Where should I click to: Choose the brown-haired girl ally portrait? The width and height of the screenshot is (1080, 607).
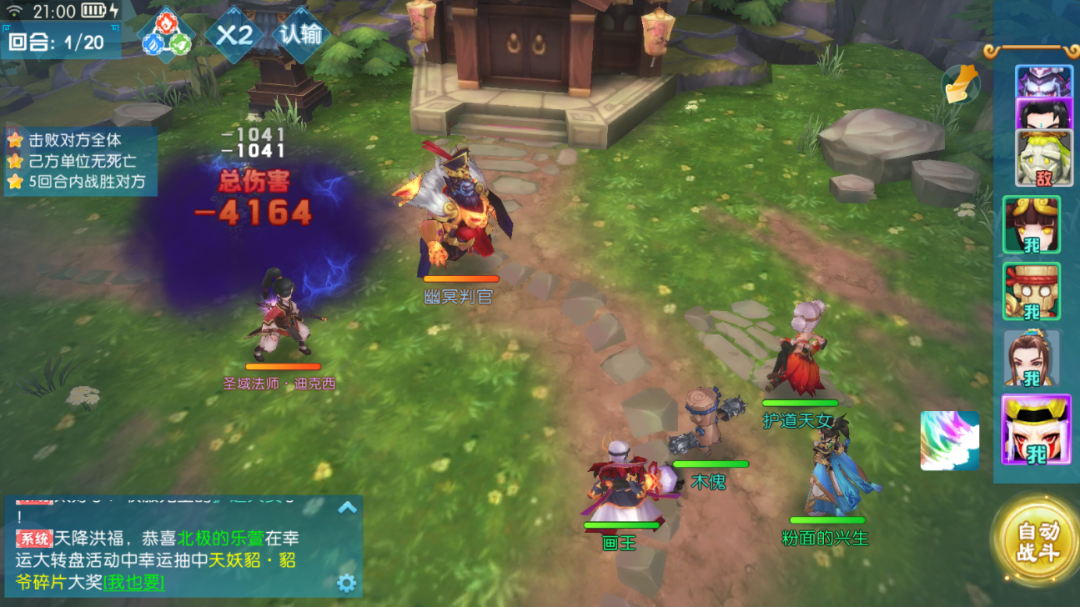point(1031,225)
